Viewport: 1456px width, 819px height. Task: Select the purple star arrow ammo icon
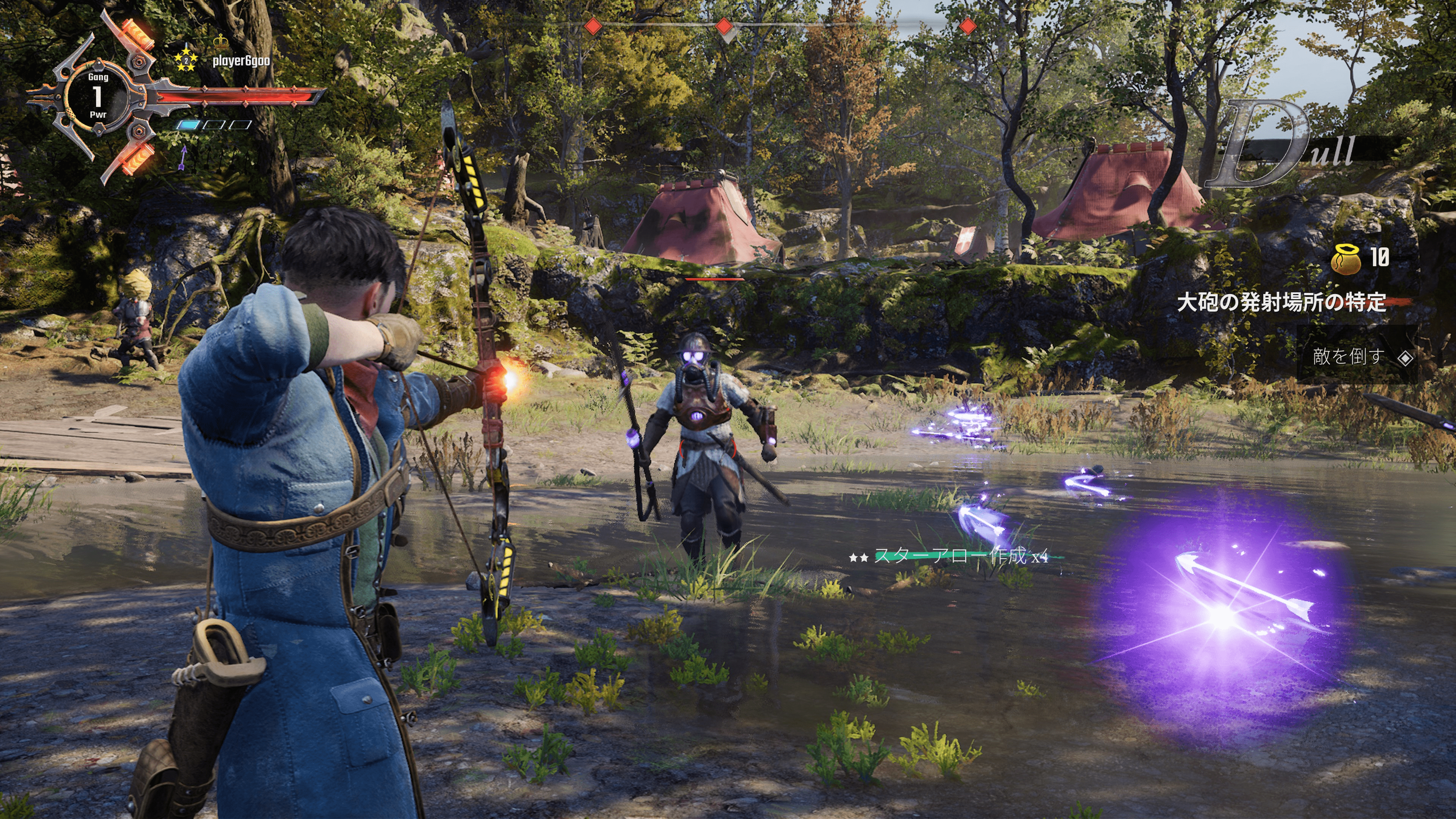183,158
